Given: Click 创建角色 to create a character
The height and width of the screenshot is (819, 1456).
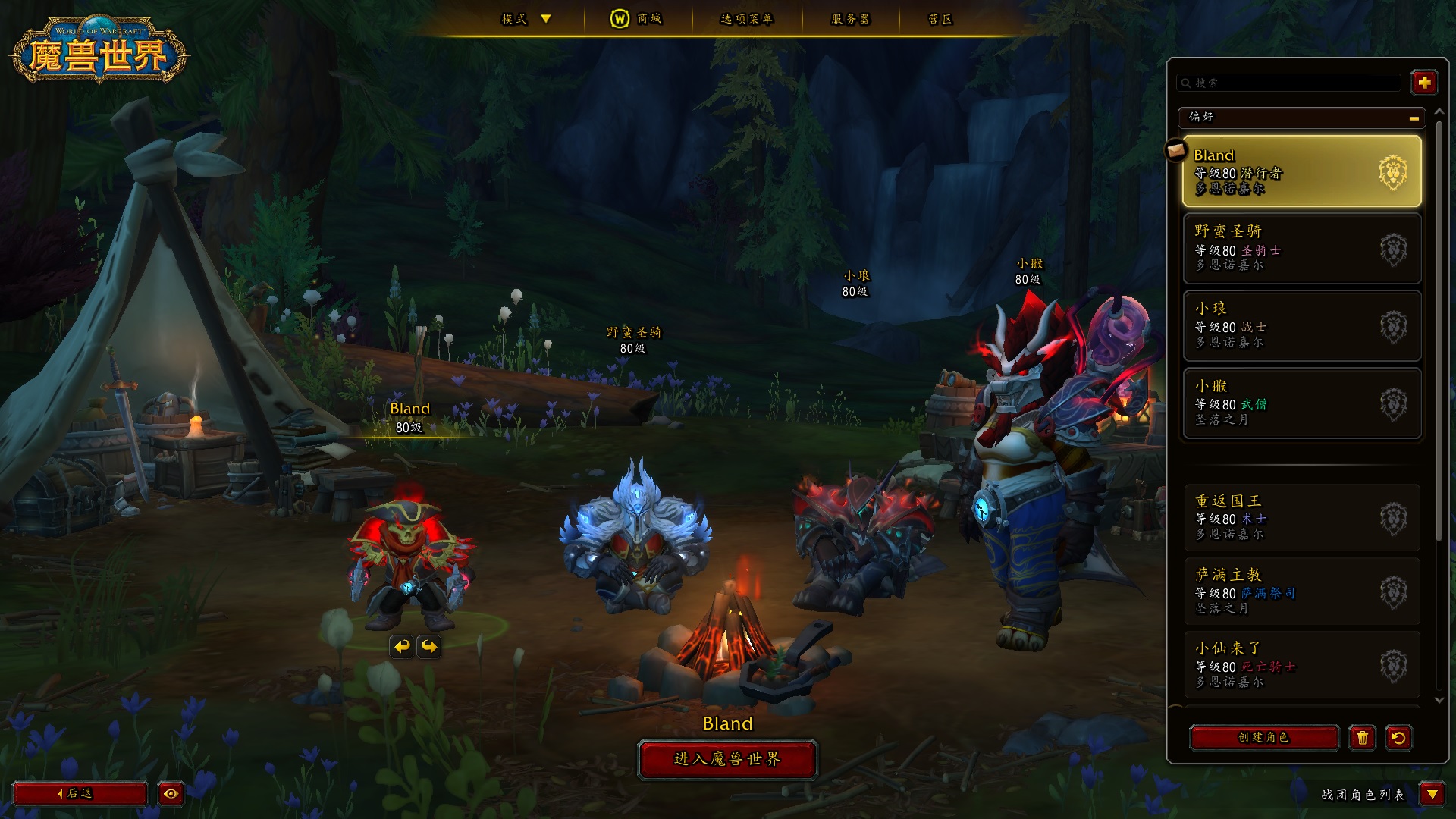Looking at the screenshot, I should (x=1263, y=737).
